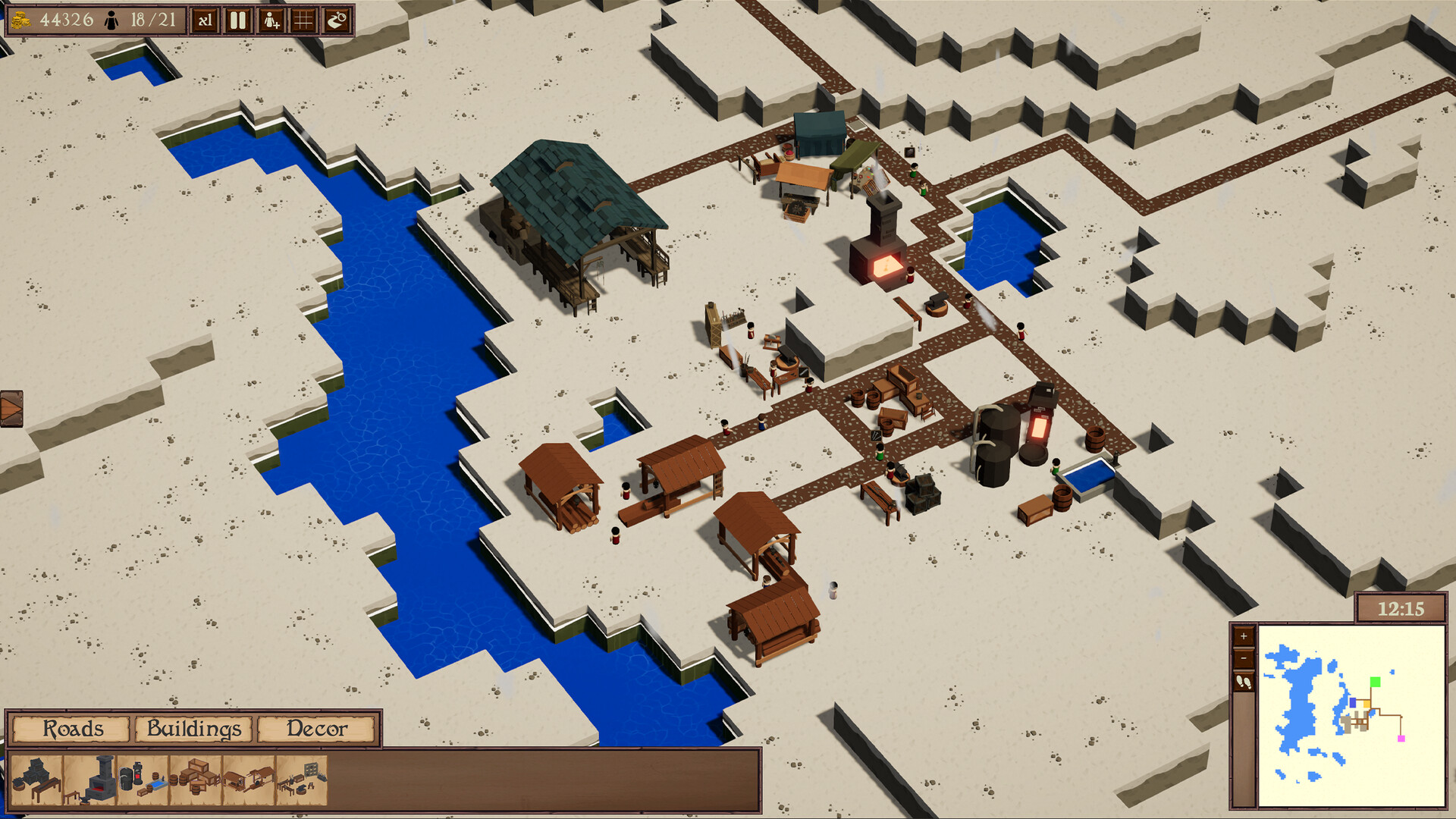Open the Buildings tab
Viewport: 1456px width, 819px height.
(x=194, y=729)
